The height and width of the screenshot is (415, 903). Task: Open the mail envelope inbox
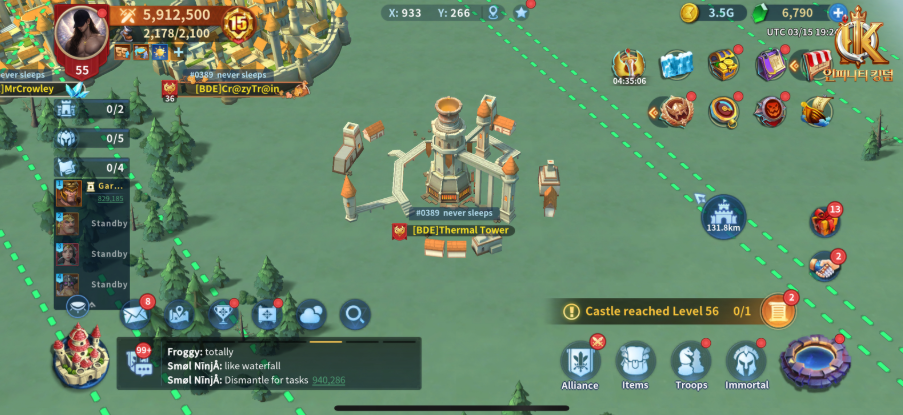[x=134, y=315]
